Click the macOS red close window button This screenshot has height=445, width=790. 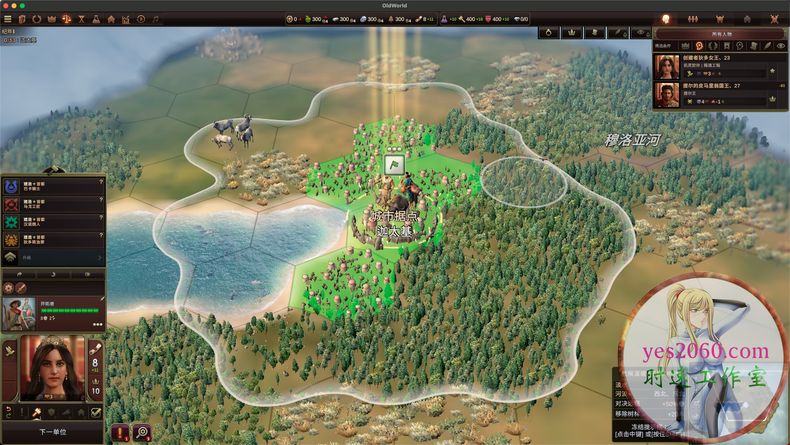point(7,4)
